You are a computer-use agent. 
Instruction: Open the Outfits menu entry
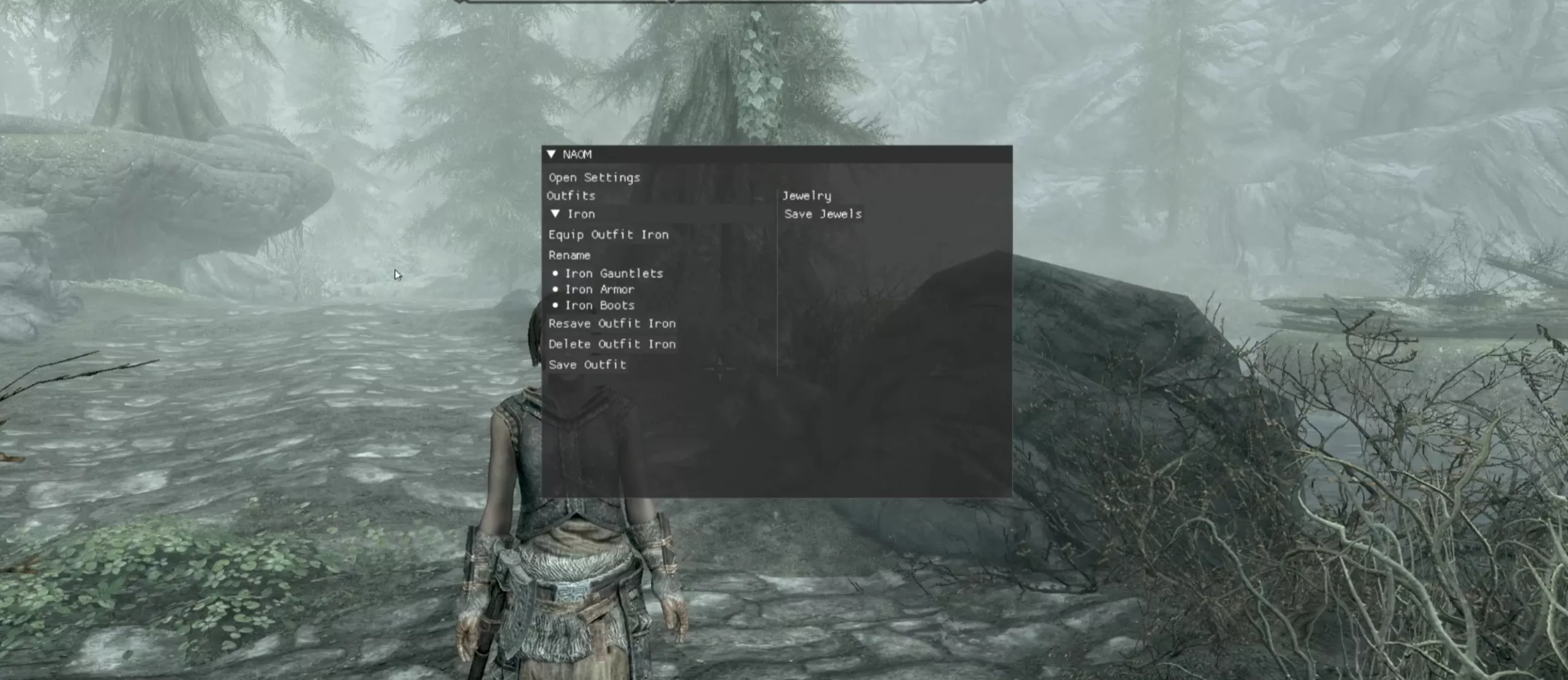(x=571, y=195)
